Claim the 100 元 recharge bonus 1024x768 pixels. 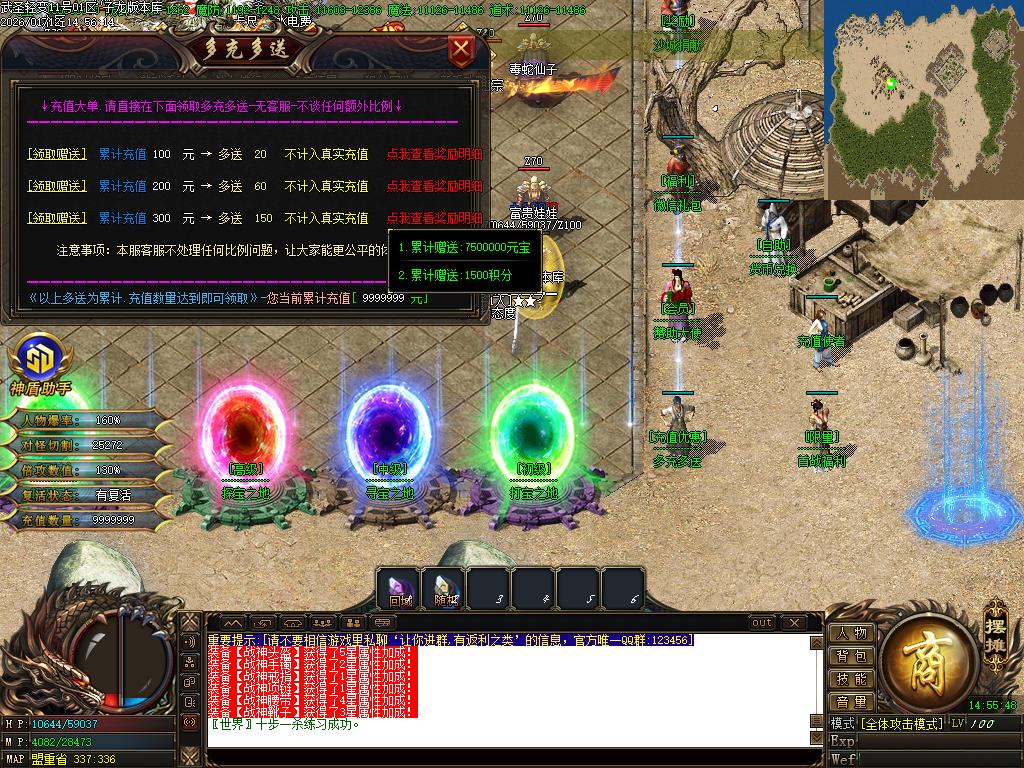coord(56,154)
